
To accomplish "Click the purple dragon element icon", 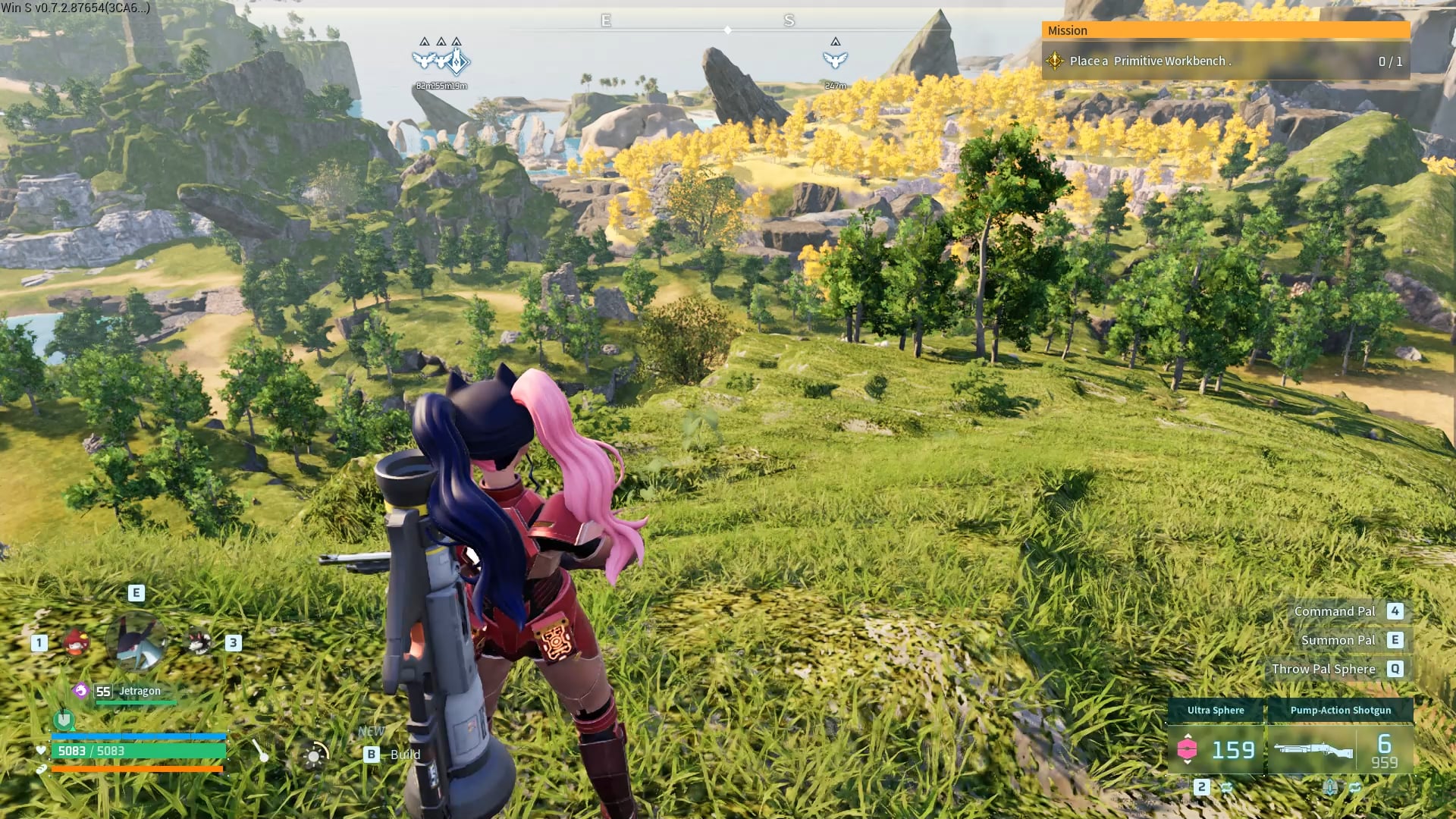I will coord(81,691).
